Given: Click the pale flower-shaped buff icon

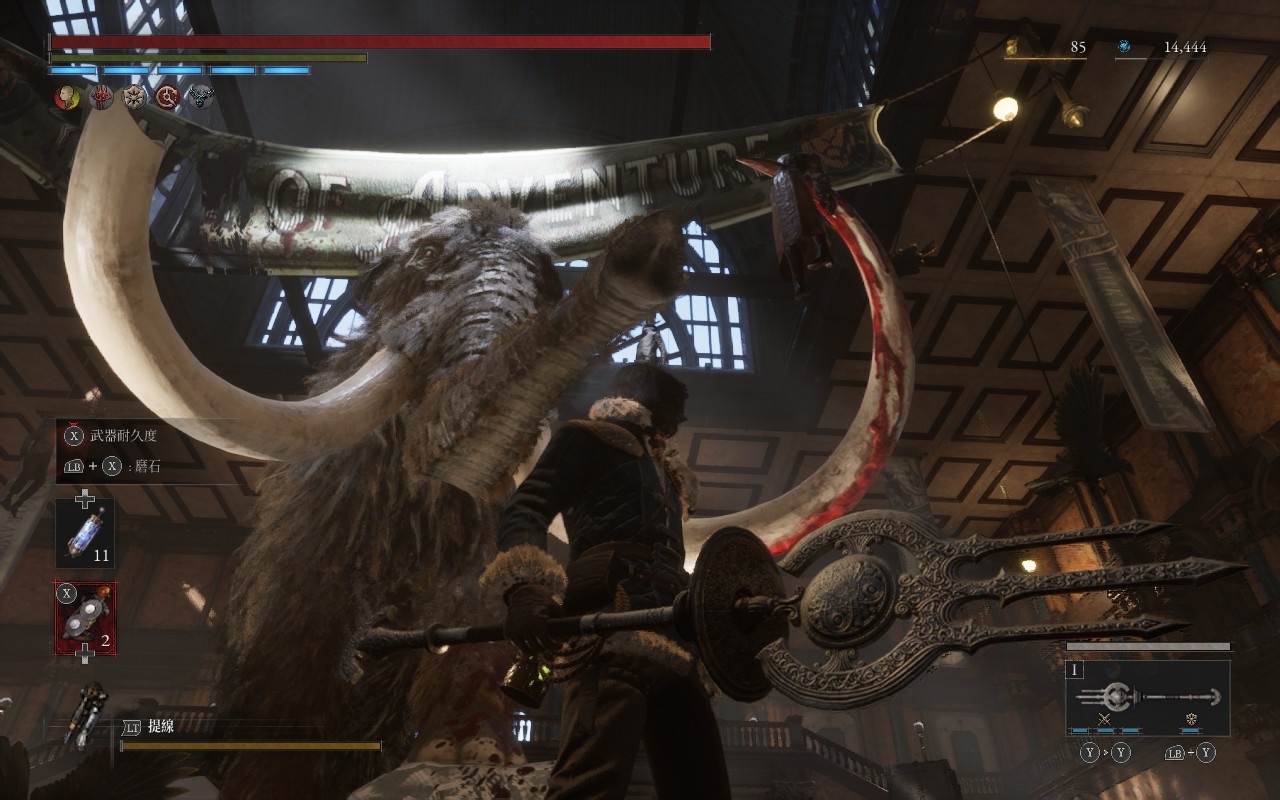Looking at the screenshot, I should pyautogui.click(x=134, y=97).
